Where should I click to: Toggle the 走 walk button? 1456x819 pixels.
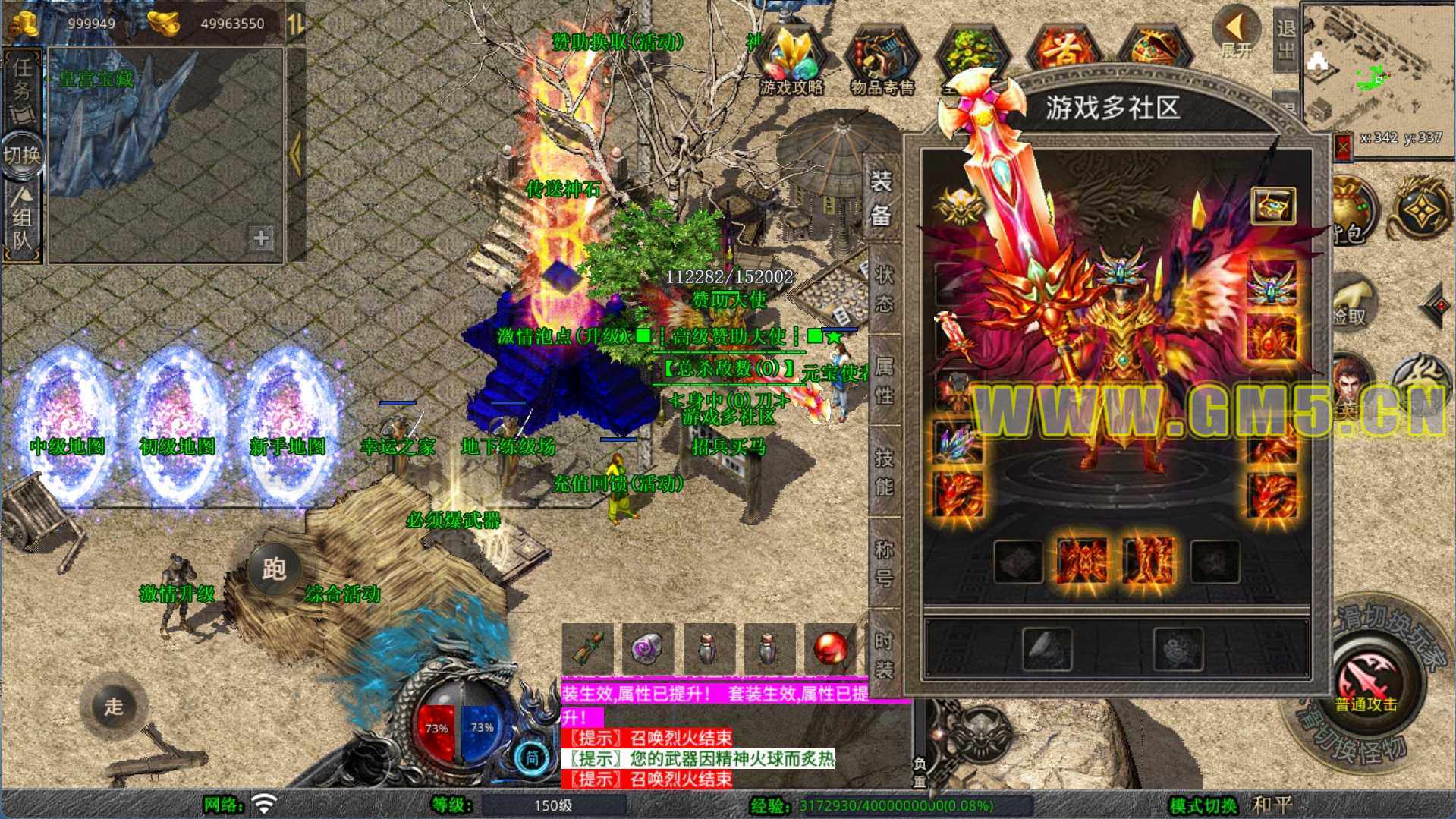(114, 706)
